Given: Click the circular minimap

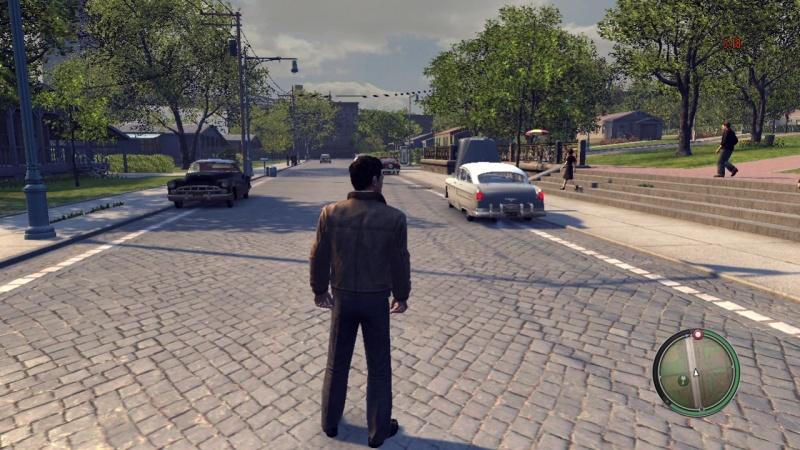Looking at the screenshot, I should point(696,372).
